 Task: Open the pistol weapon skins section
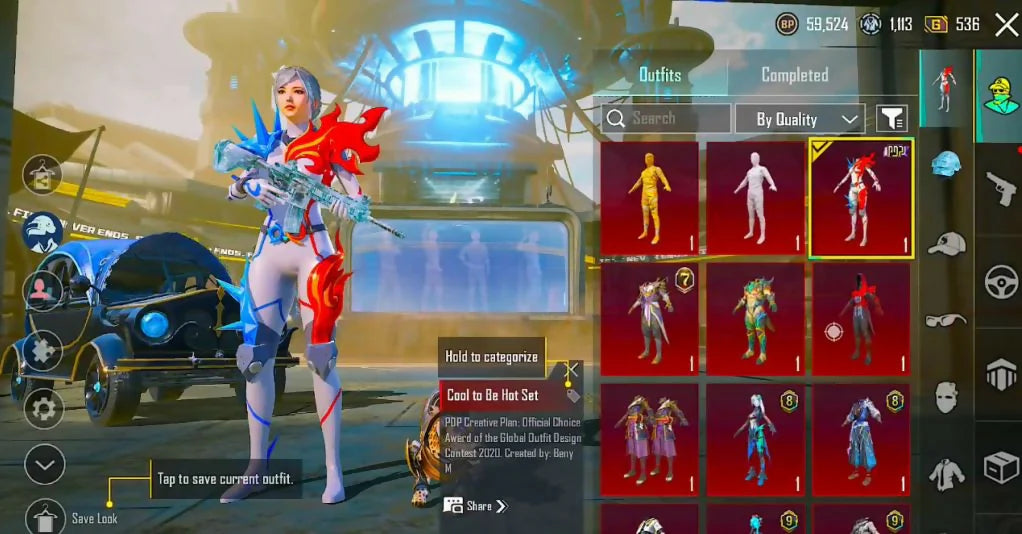999,186
